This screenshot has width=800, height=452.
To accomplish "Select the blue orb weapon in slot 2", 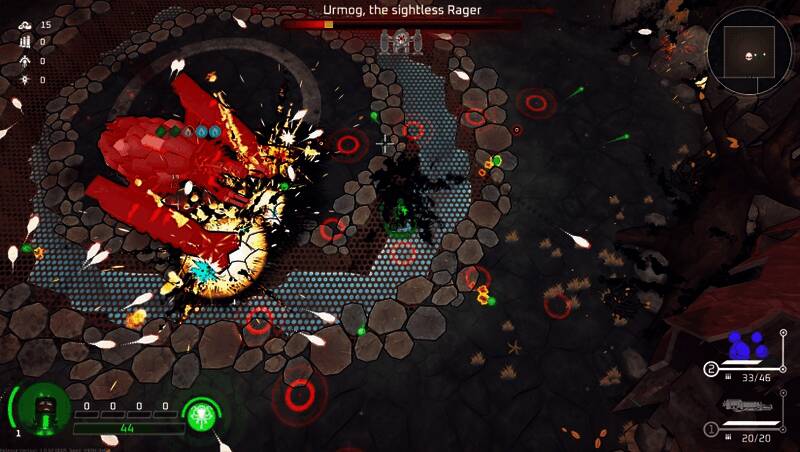I will 746,347.
